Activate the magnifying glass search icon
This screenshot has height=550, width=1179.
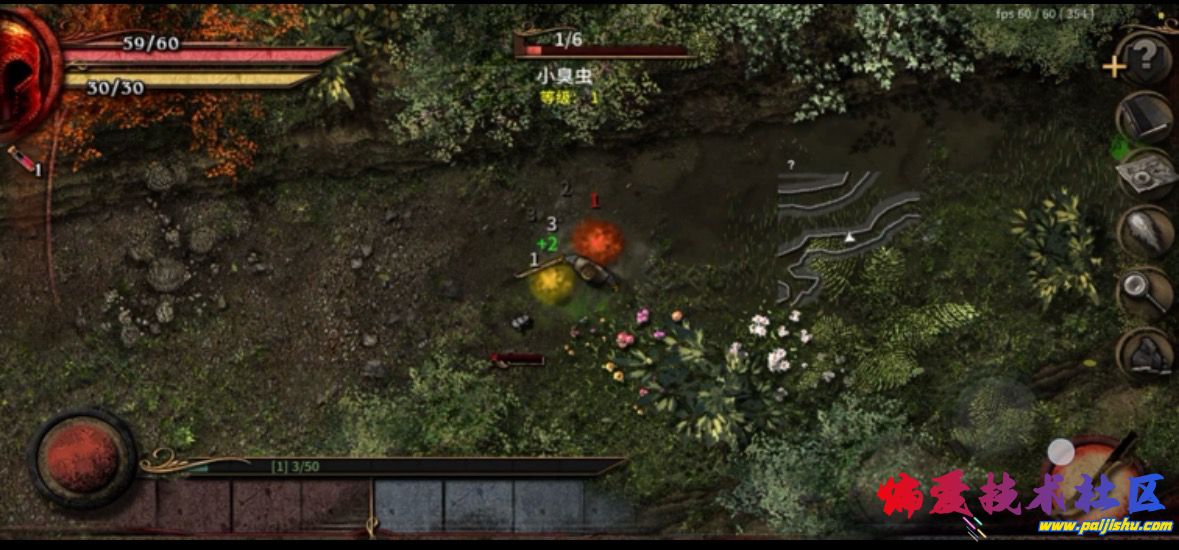point(1146,293)
